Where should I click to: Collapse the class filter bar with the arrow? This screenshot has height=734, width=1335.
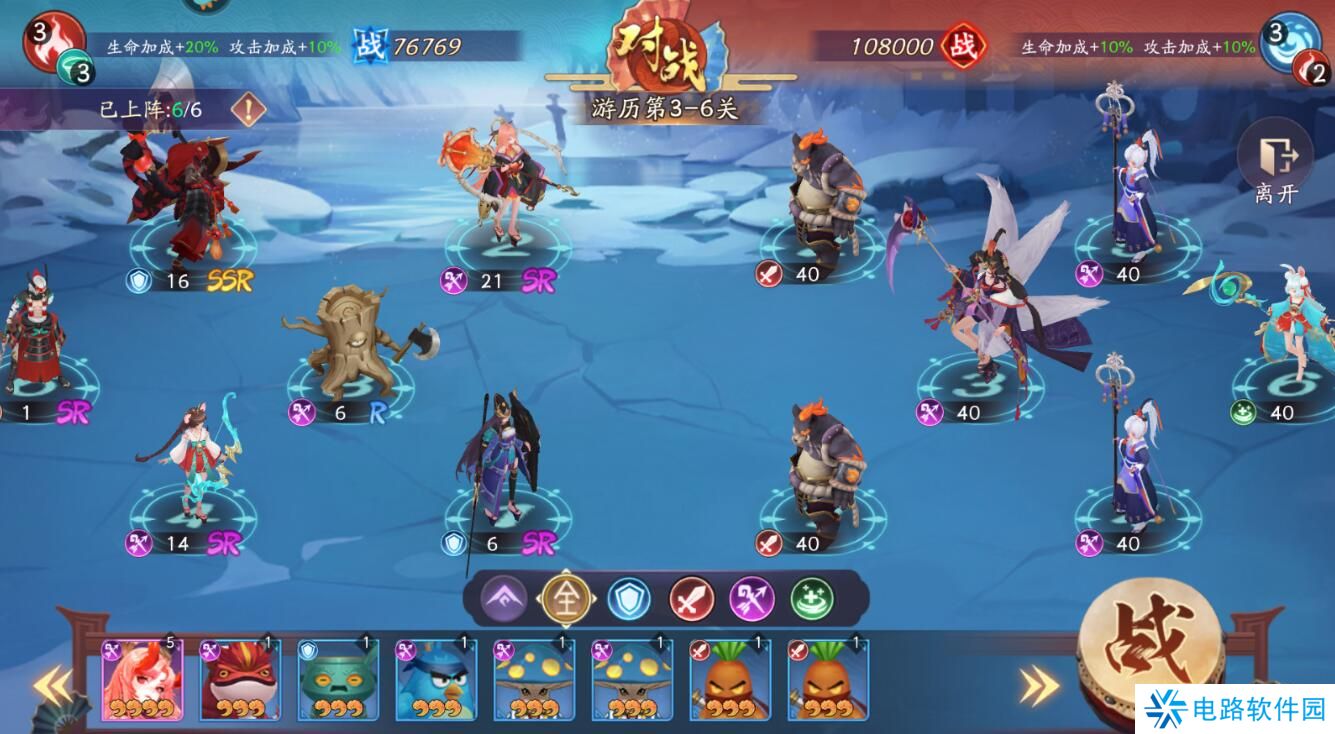pos(503,599)
